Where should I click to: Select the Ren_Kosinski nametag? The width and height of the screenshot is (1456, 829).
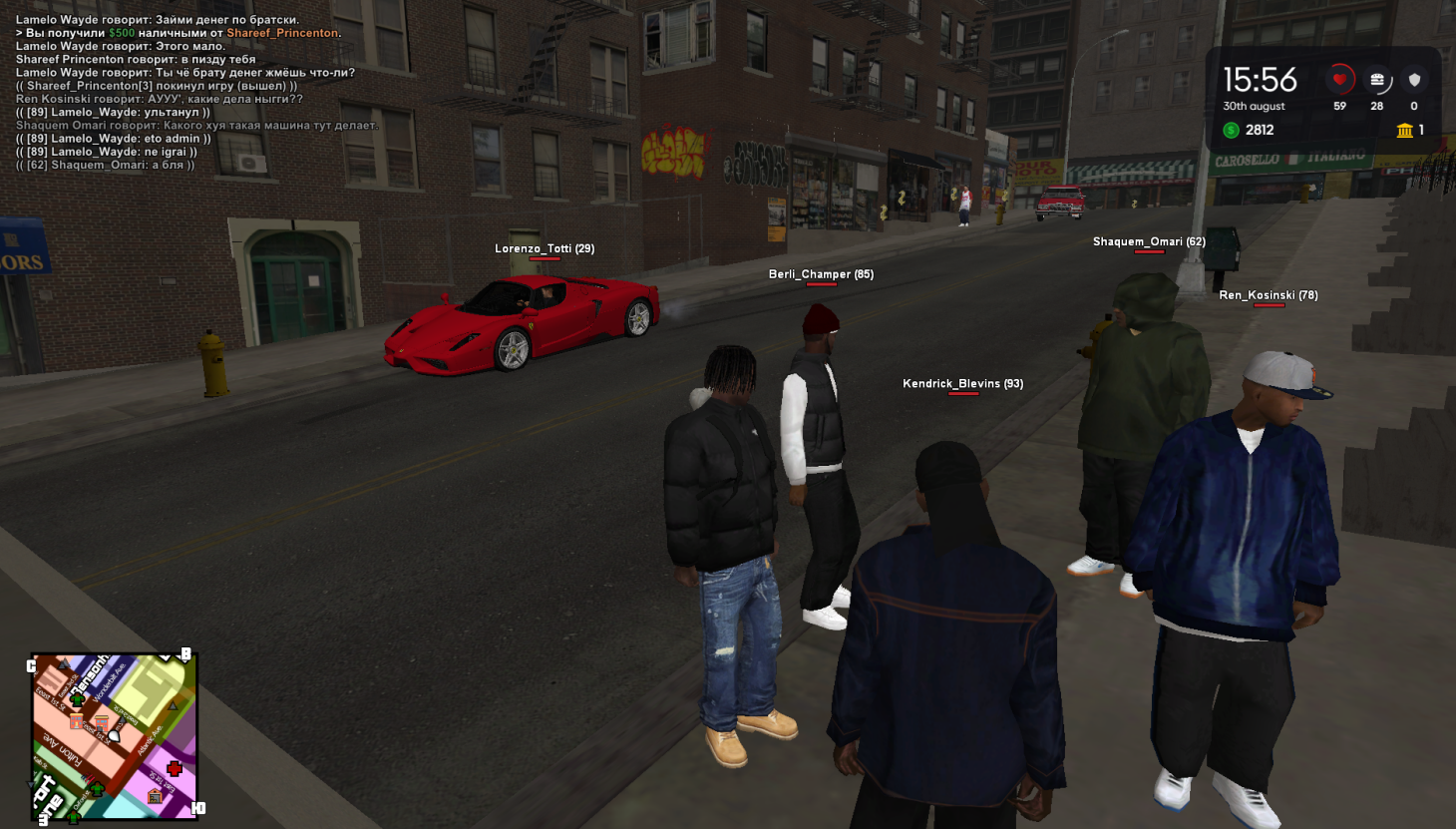click(x=1269, y=295)
